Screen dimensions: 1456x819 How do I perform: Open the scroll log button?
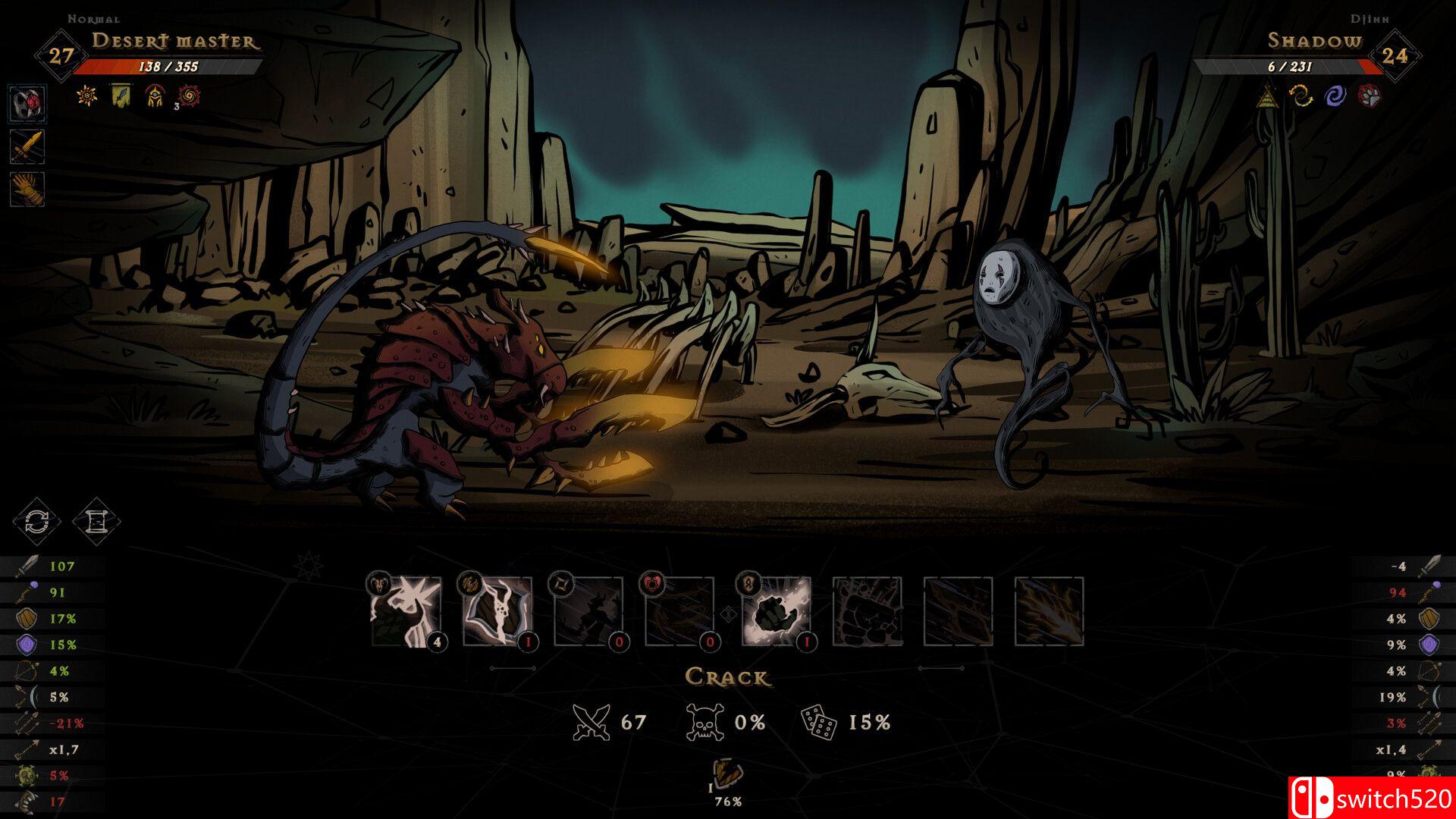pos(97,522)
